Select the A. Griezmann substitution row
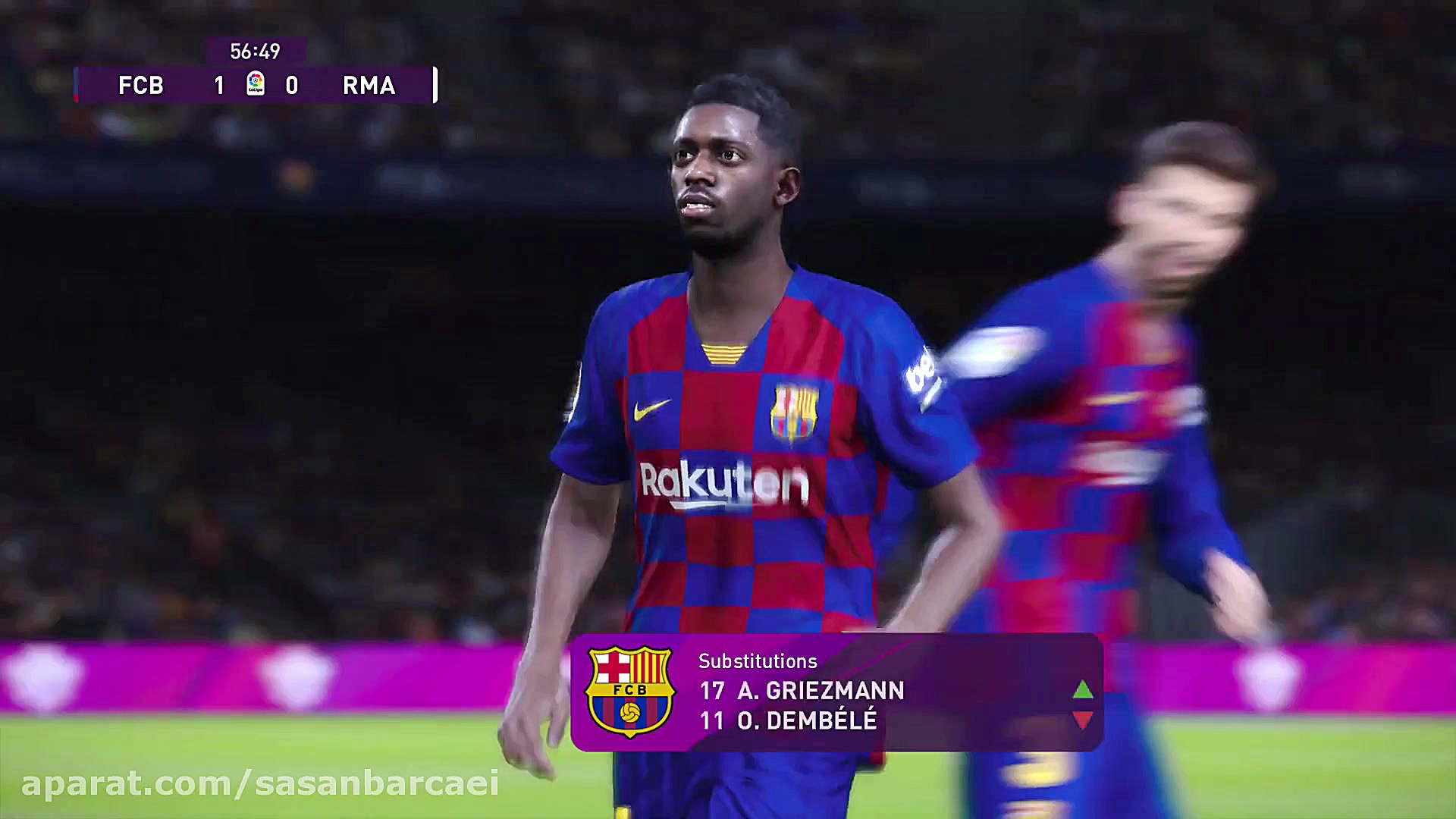Screen dimensions: 1456x819 [x=802, y=691]
